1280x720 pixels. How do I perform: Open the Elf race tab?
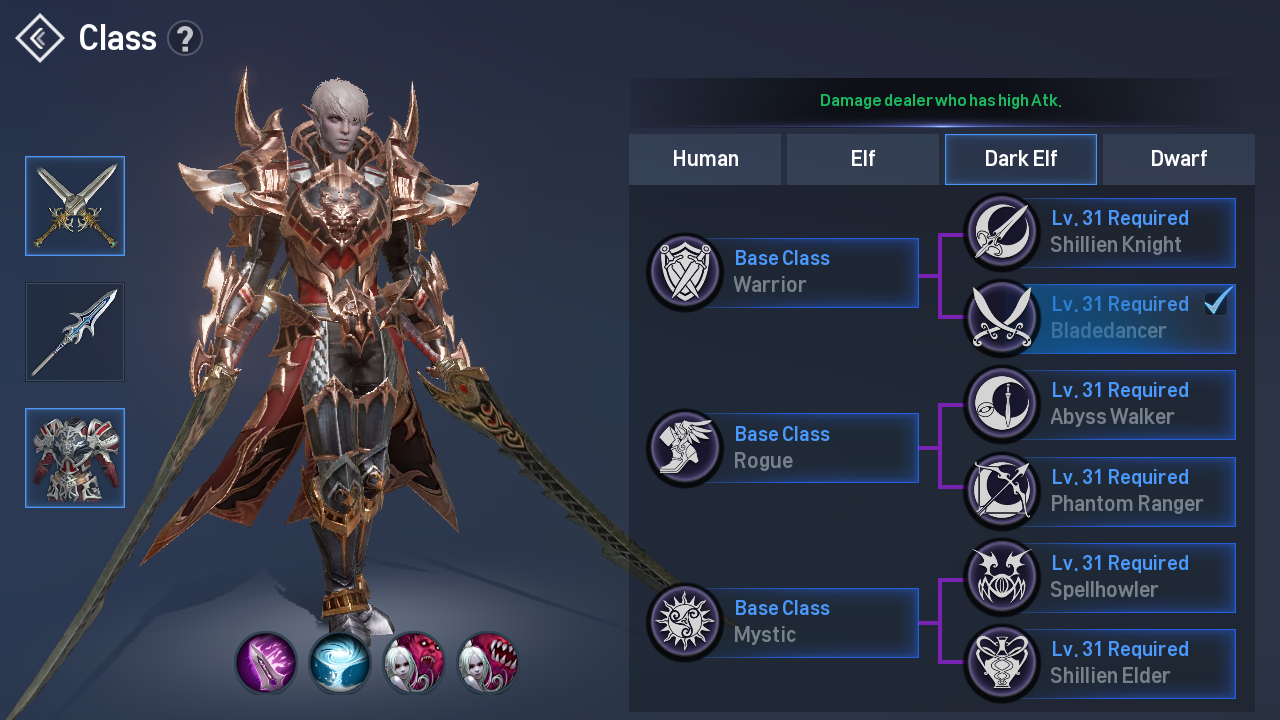[x=862, y=158]
